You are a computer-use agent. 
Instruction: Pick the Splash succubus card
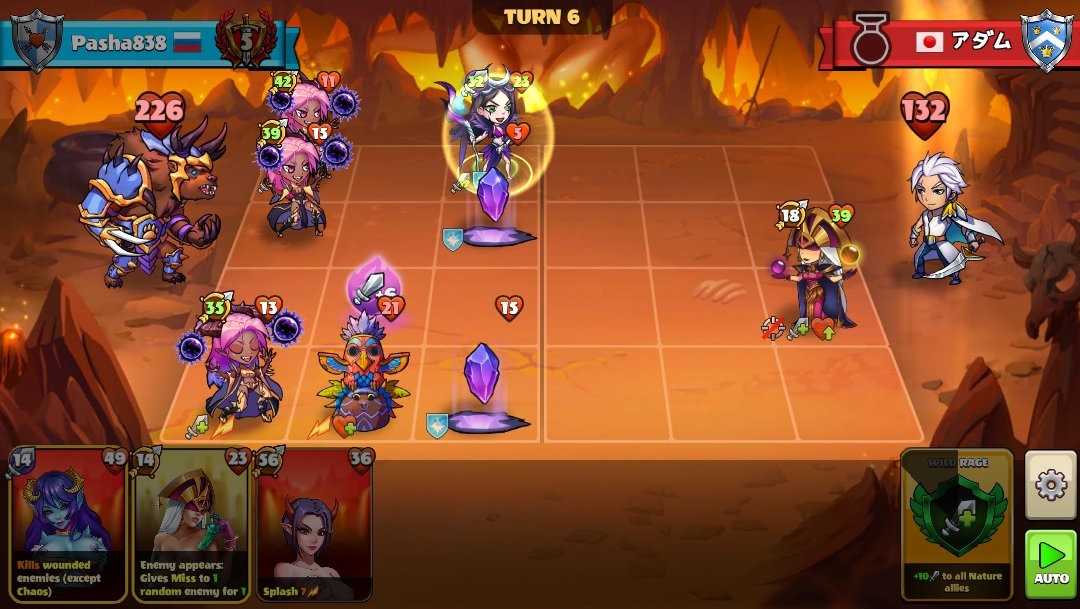(314, 525)
